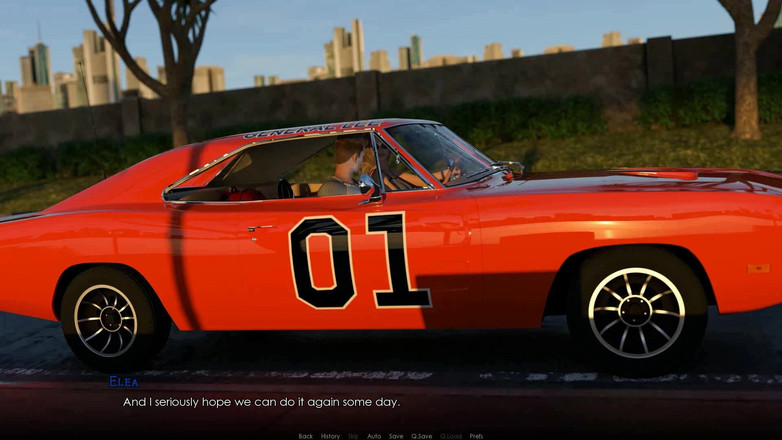Open the dialogue History log
This screenshot has height=440, width=782.
[x=330, y=436]
